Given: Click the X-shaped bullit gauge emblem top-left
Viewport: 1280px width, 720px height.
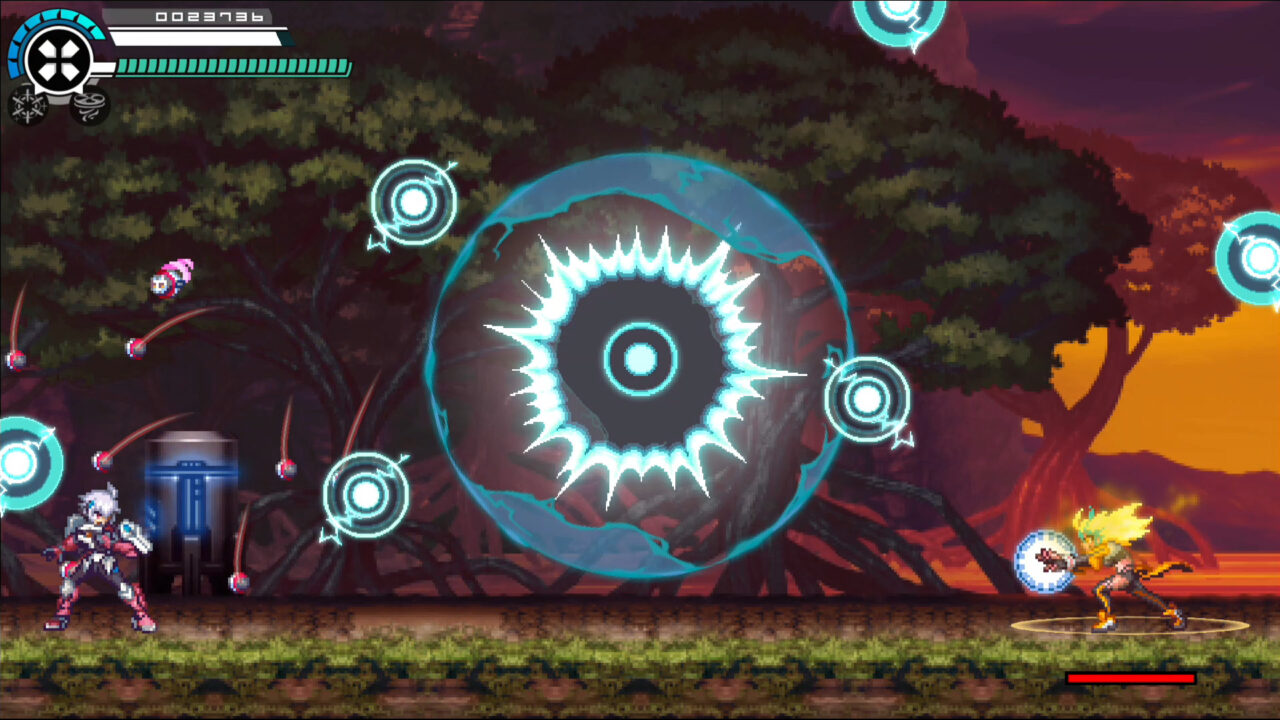Looking at the screenshot, I should tap(58, 57).
